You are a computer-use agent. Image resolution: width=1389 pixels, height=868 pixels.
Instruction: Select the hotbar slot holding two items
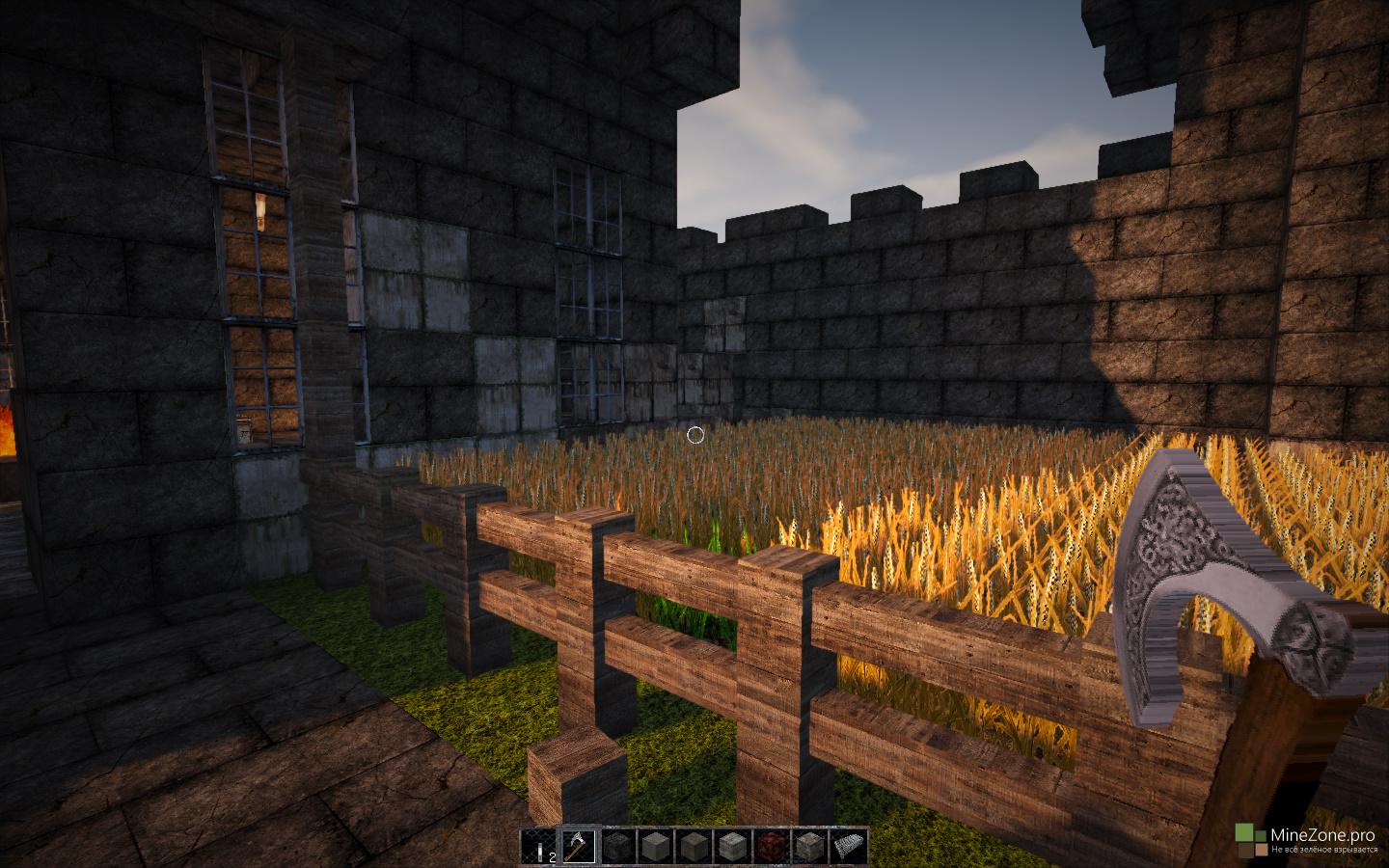(542, 846)
